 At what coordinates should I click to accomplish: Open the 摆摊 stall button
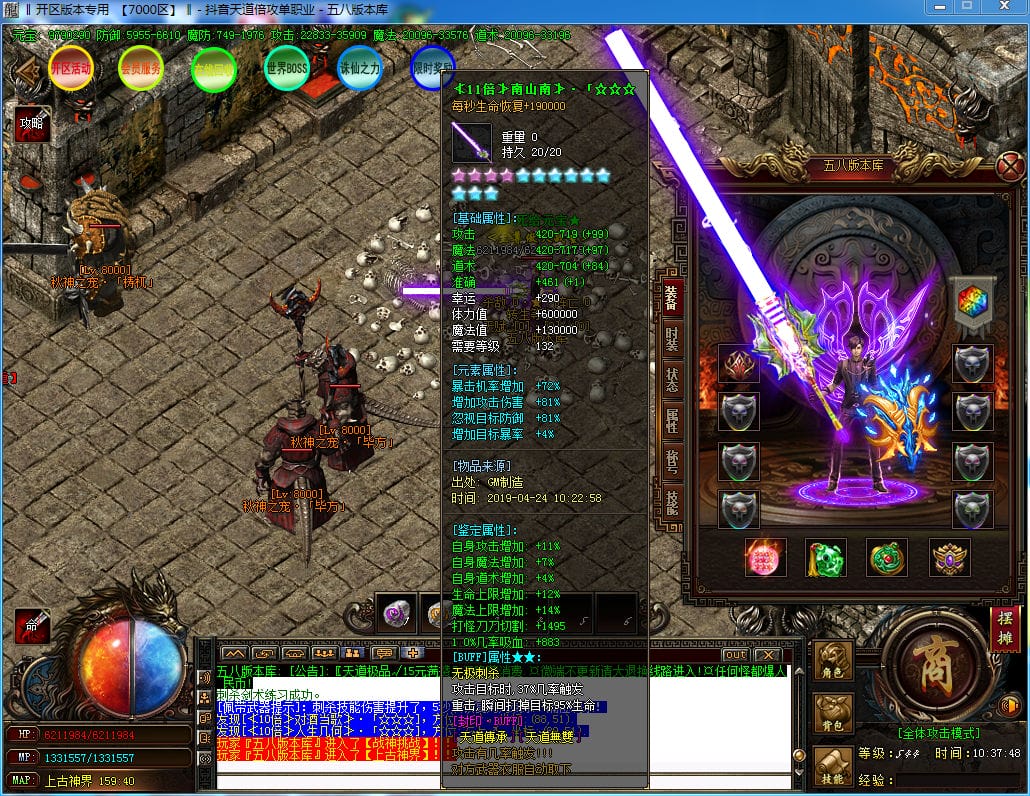[1004, 629]
